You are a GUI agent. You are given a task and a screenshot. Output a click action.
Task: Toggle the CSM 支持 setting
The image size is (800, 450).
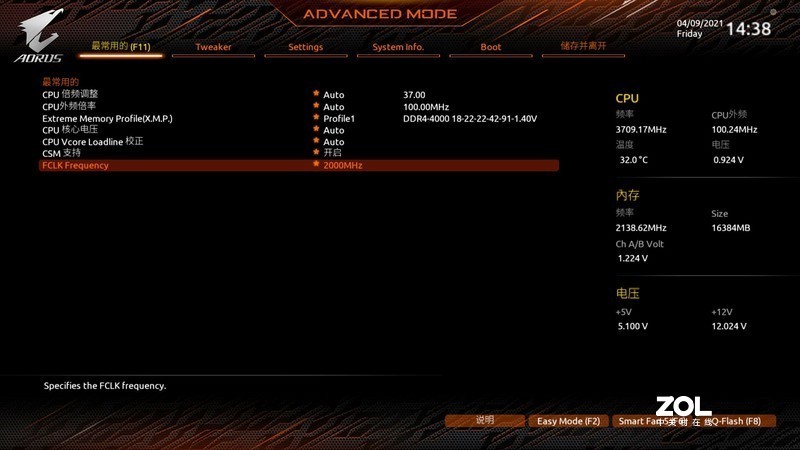coord(61,153)
